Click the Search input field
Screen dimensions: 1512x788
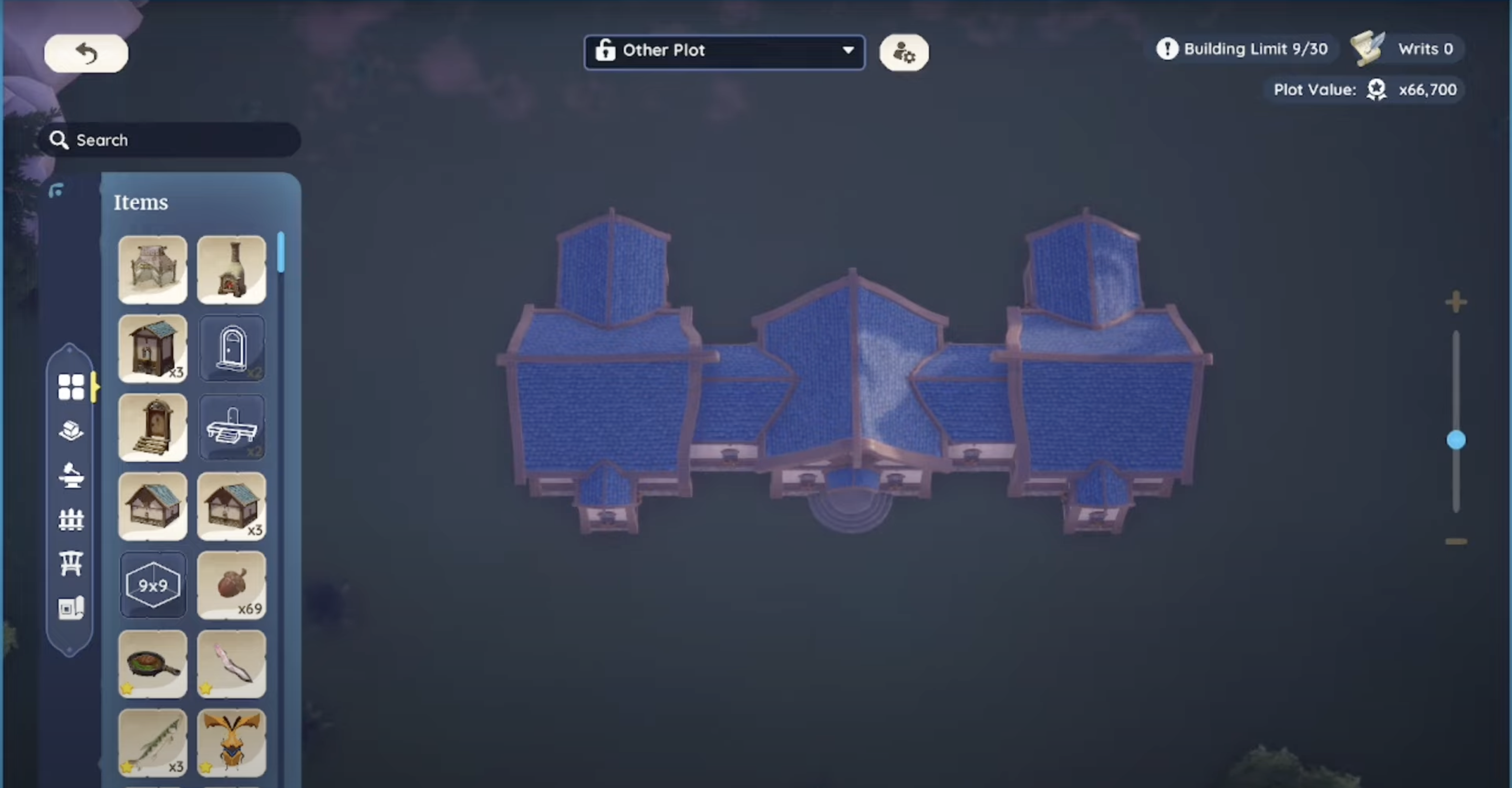(x=170, y=140)
